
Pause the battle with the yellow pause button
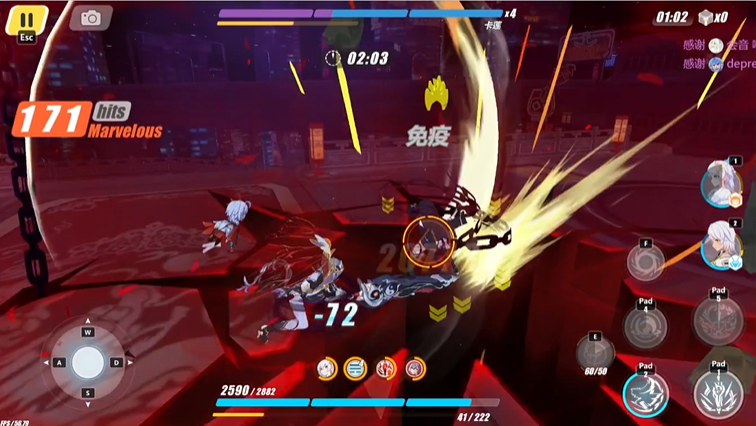pyautogui.click(x=26, y=20)
